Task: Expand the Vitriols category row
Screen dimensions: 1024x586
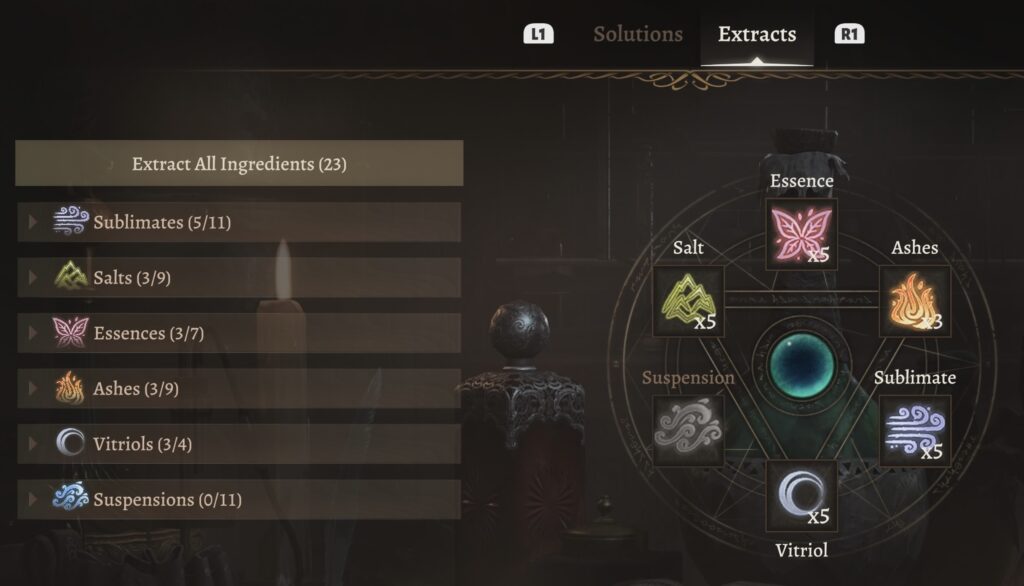Action: (239, 443)
